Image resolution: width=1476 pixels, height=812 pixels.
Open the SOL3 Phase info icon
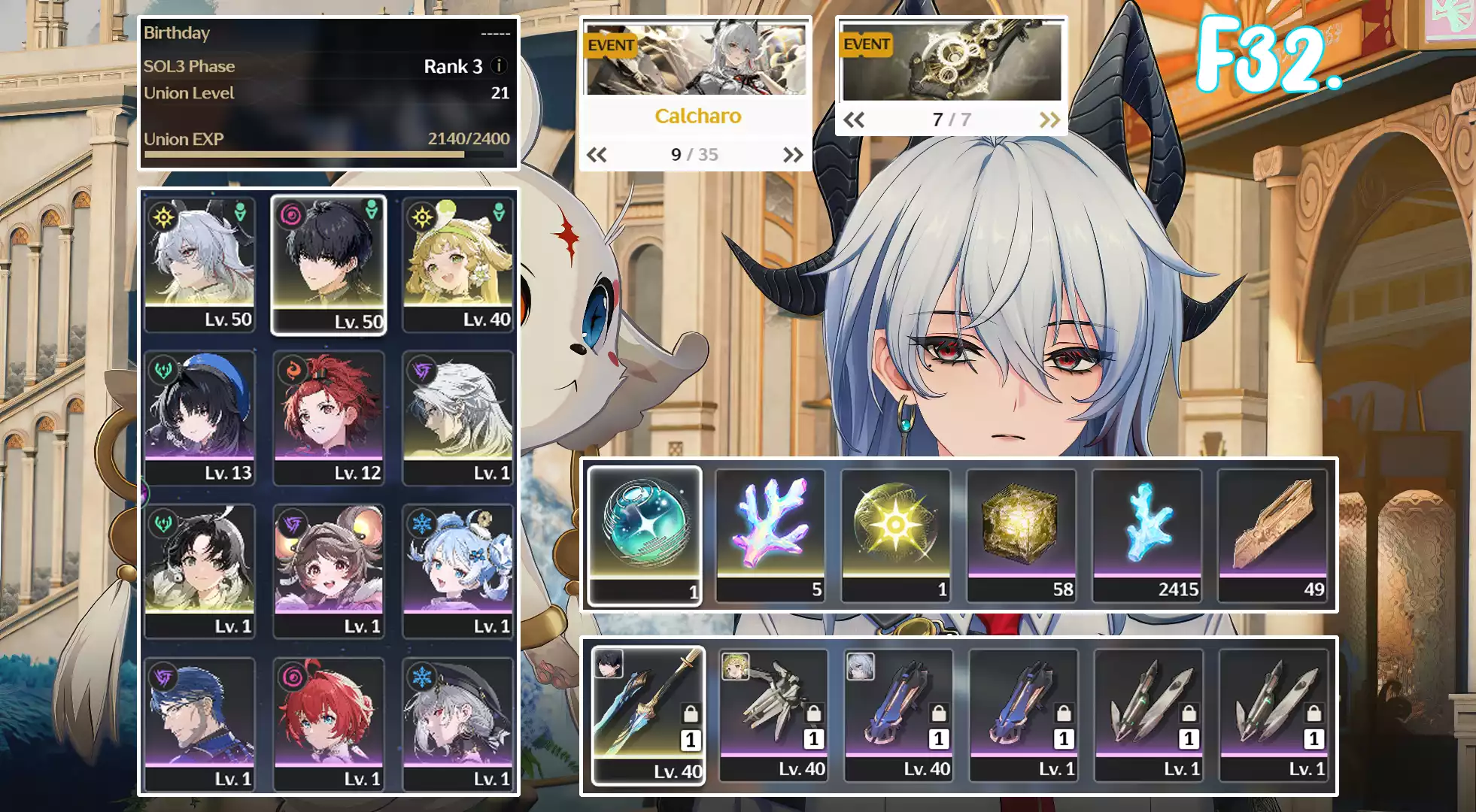[x=498, y=66]
